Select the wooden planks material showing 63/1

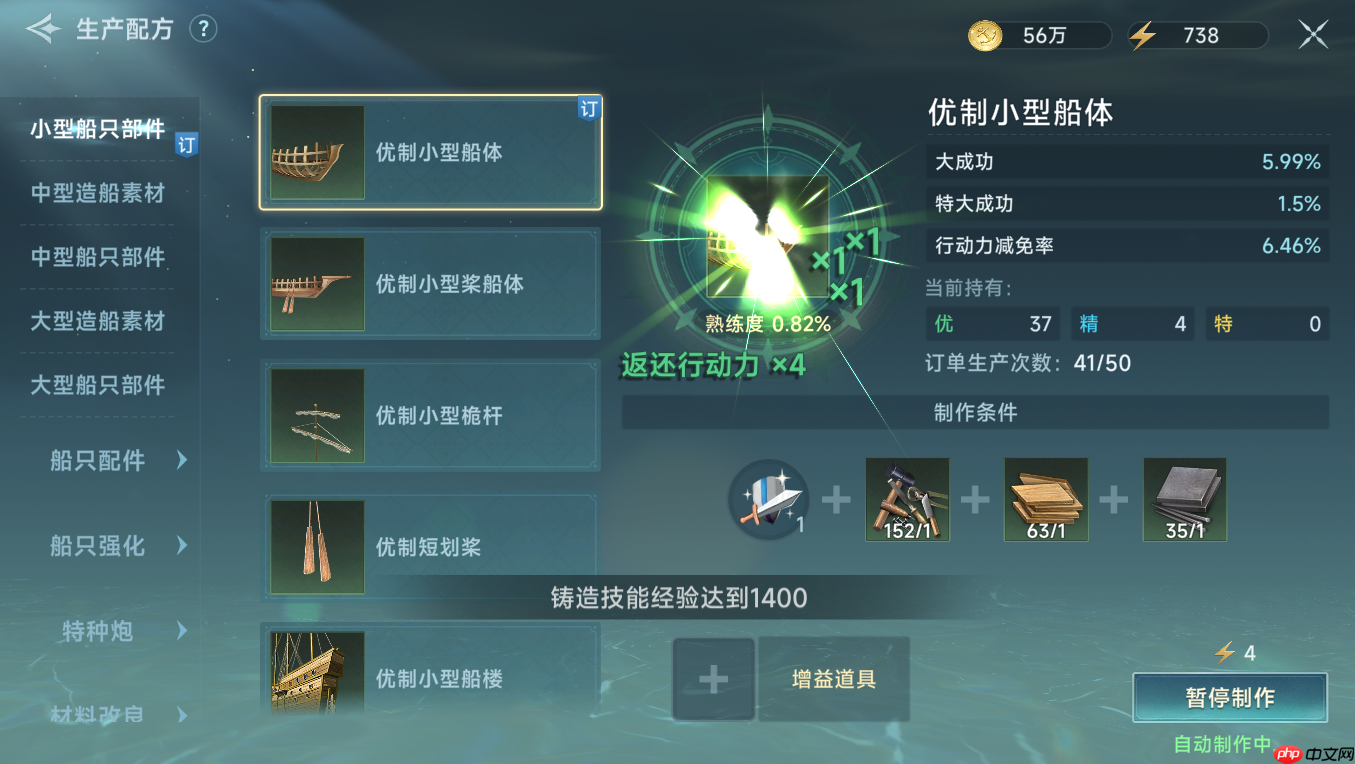click(x=1045, y=499)
